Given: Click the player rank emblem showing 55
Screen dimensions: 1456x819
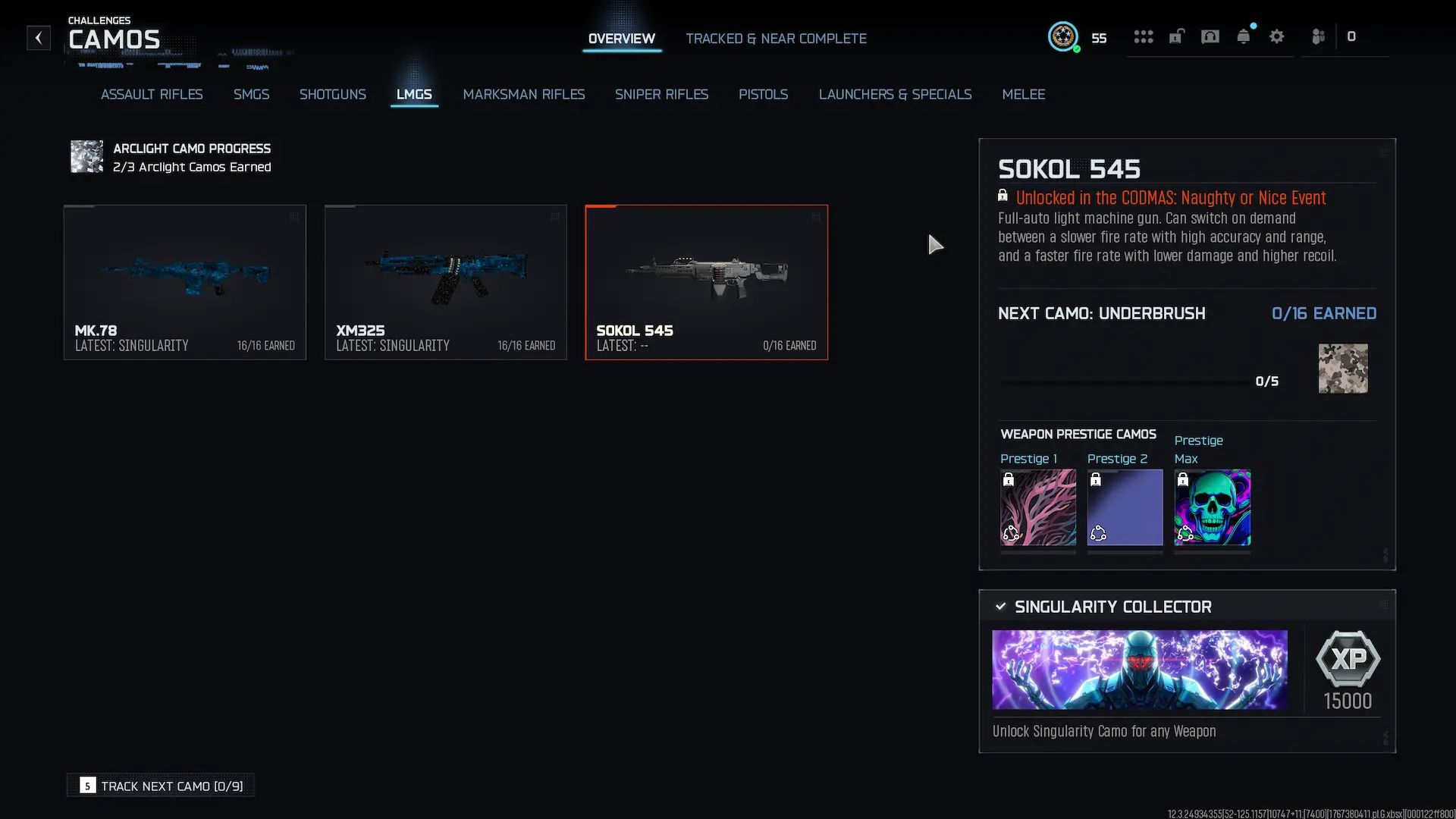Looking at the screenshot, I should pyautogui.click(x=1064, y=36).
